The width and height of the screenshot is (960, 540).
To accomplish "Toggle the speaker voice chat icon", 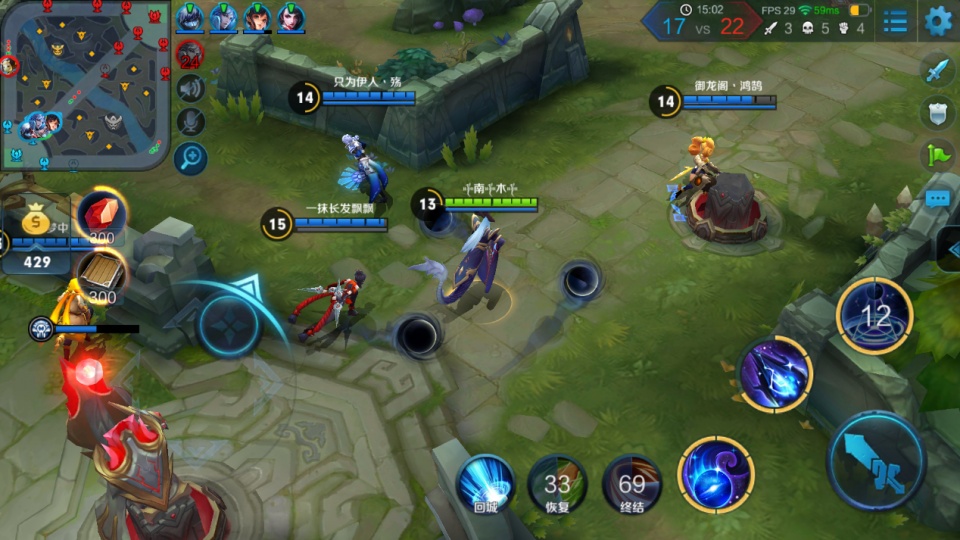I will 190,88.
